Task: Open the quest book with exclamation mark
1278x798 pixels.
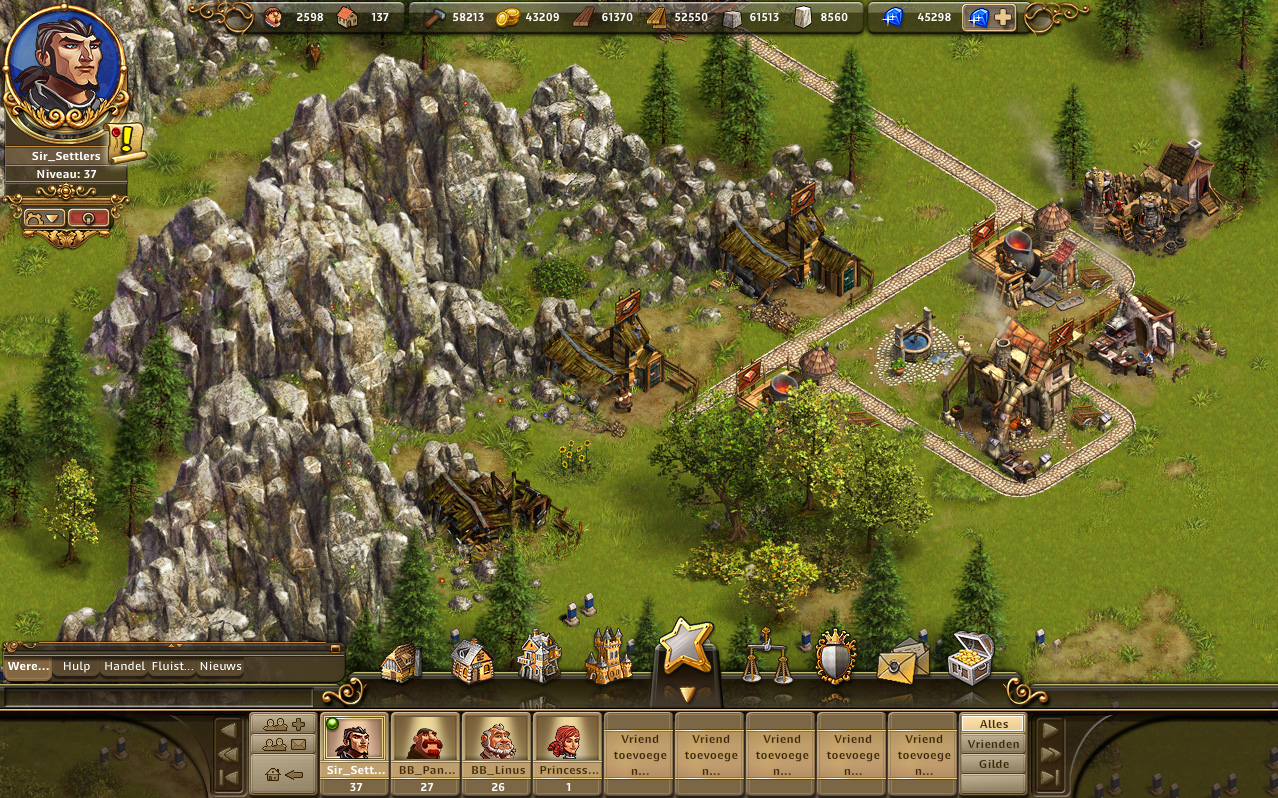Action: click(126, 143)
